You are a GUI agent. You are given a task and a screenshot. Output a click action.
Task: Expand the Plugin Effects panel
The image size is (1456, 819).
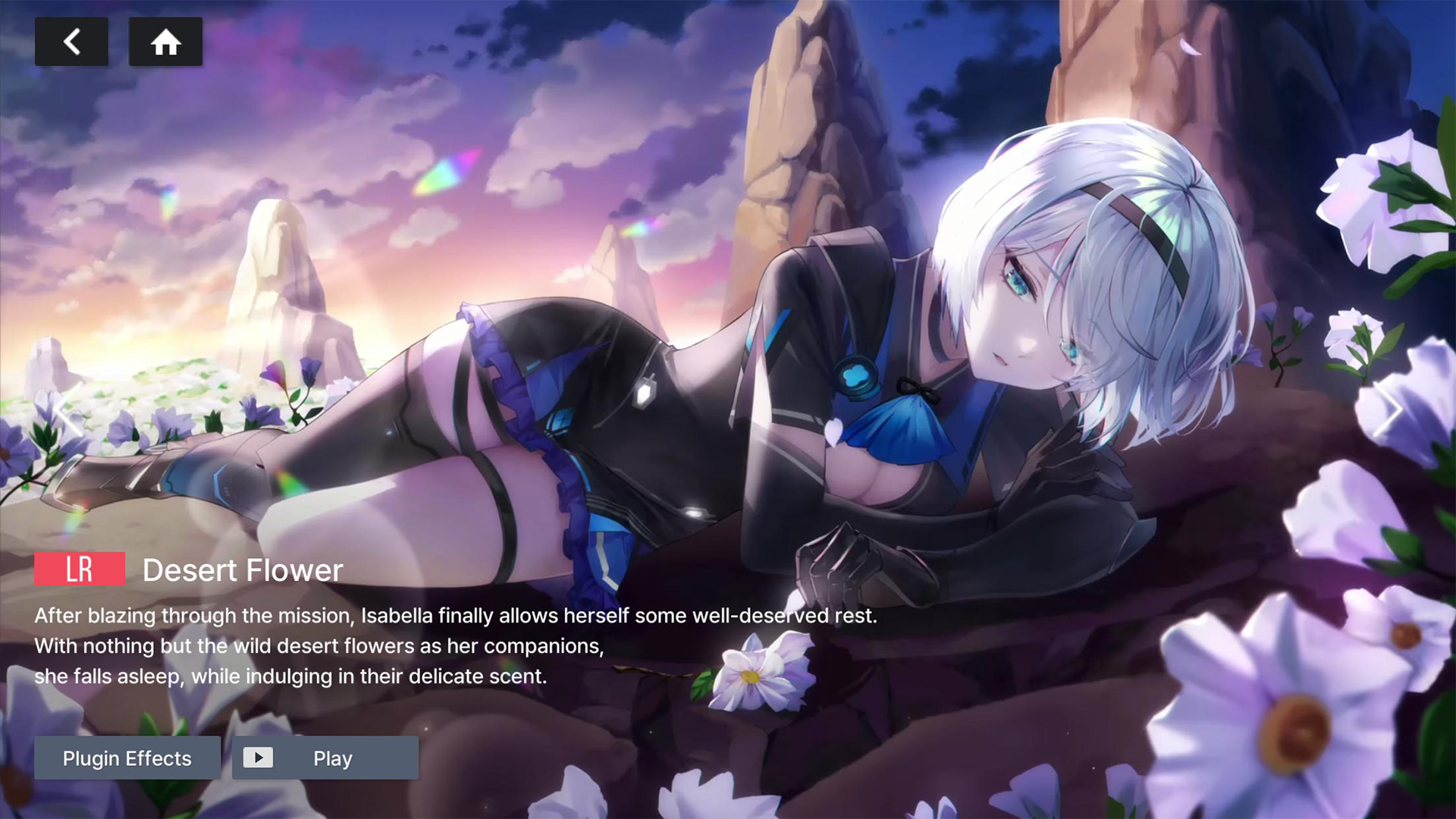(127, 758)
